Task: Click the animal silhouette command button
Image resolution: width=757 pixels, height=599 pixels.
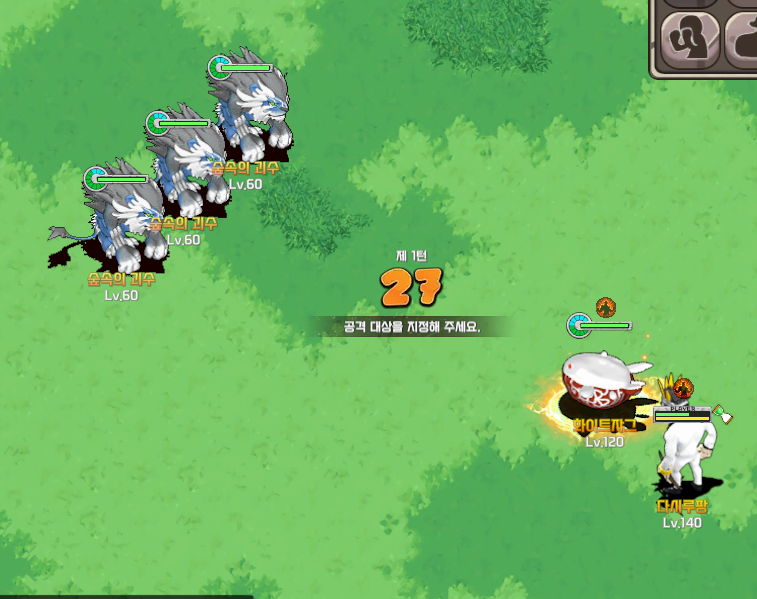Action: 743,40
